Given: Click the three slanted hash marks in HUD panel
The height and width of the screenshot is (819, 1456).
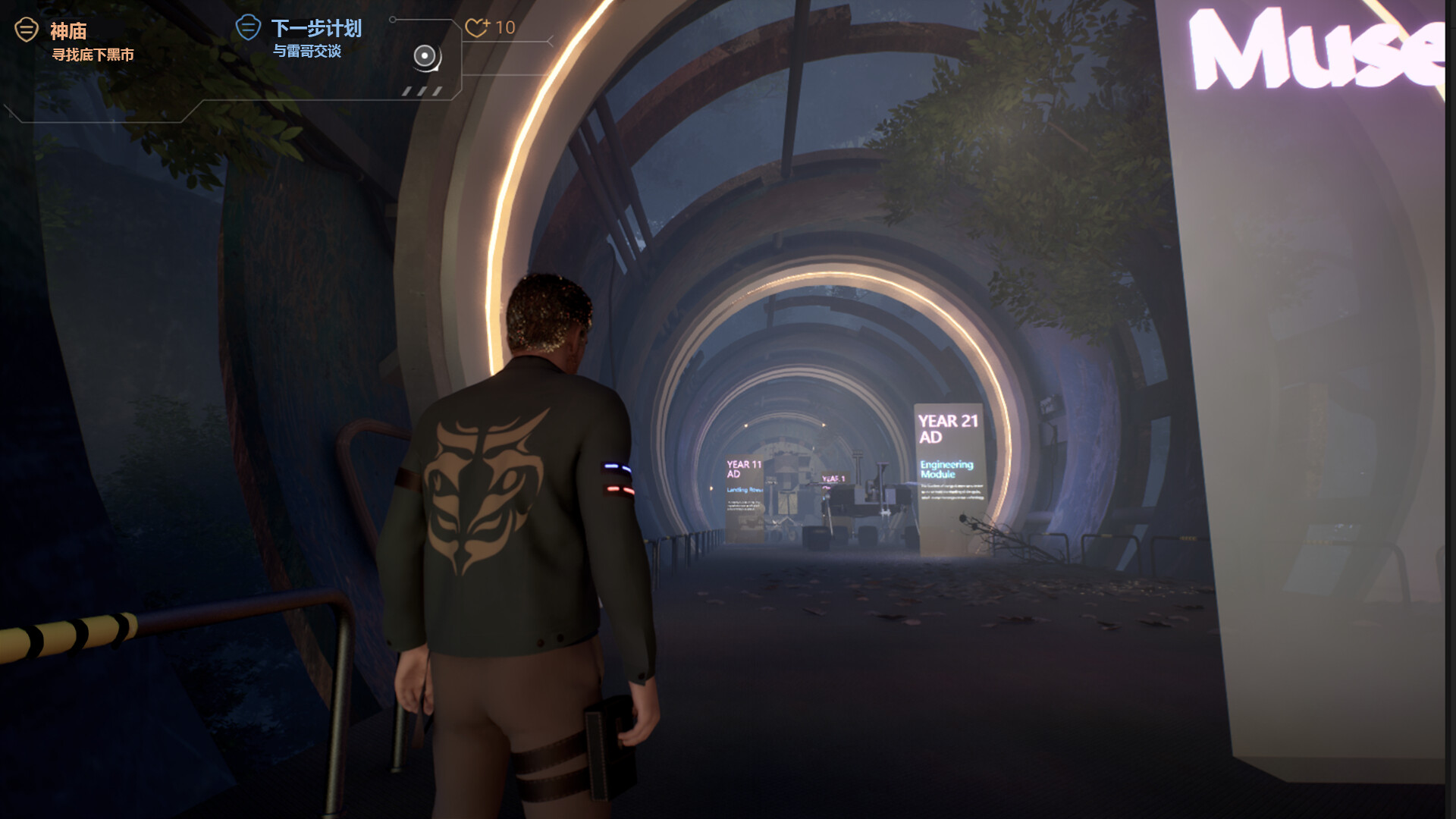Looking at the screenshot, I should pyautogui.click(x=422, y=93).
